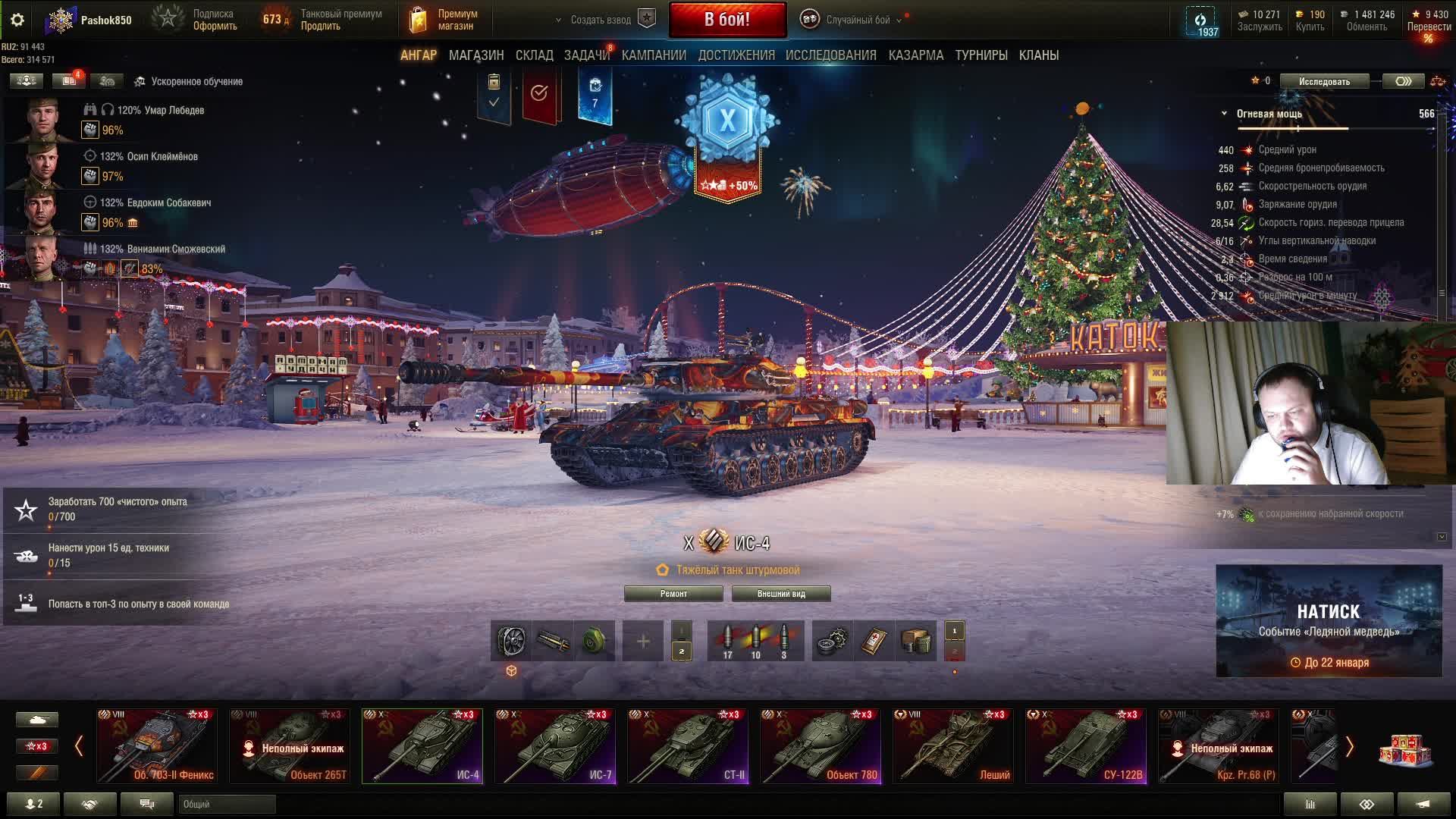Select the Об. 703-II Феникс tank

157,745
